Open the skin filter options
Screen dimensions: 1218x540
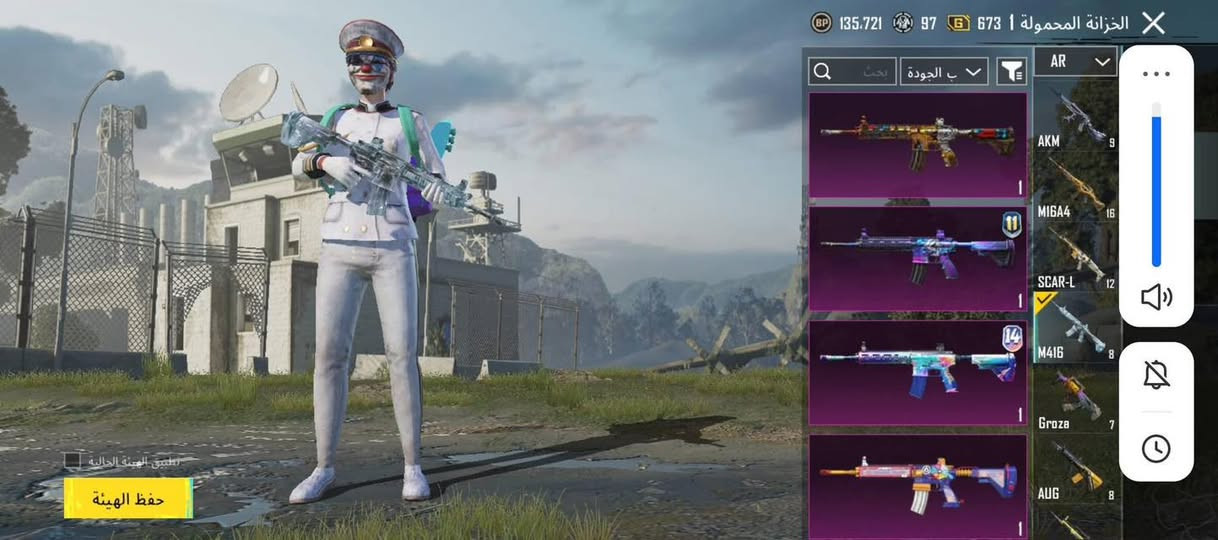(1011, 71)
